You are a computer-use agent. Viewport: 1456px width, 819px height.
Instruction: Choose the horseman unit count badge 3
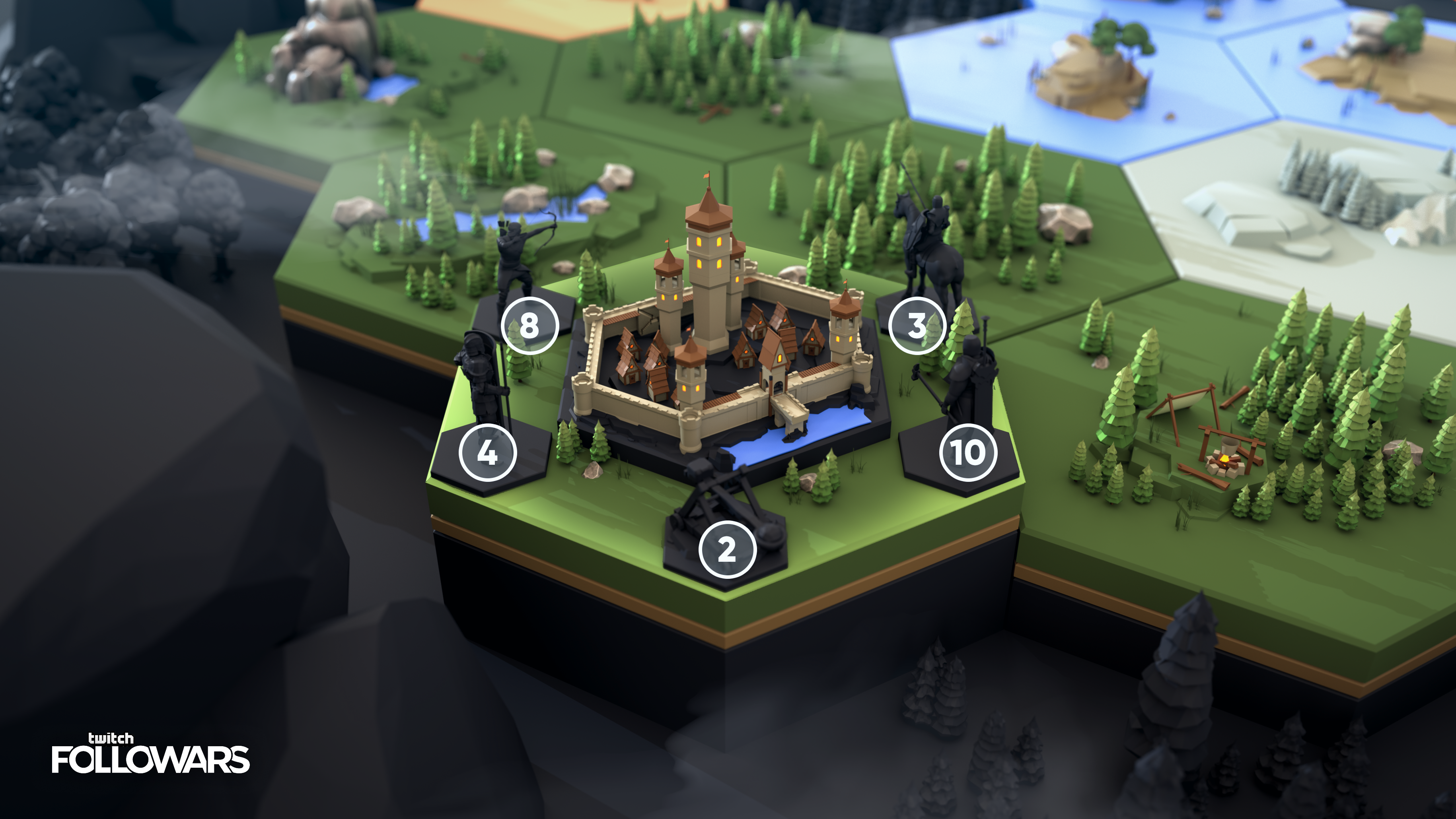pyautogui.click(x=916, y=325)
